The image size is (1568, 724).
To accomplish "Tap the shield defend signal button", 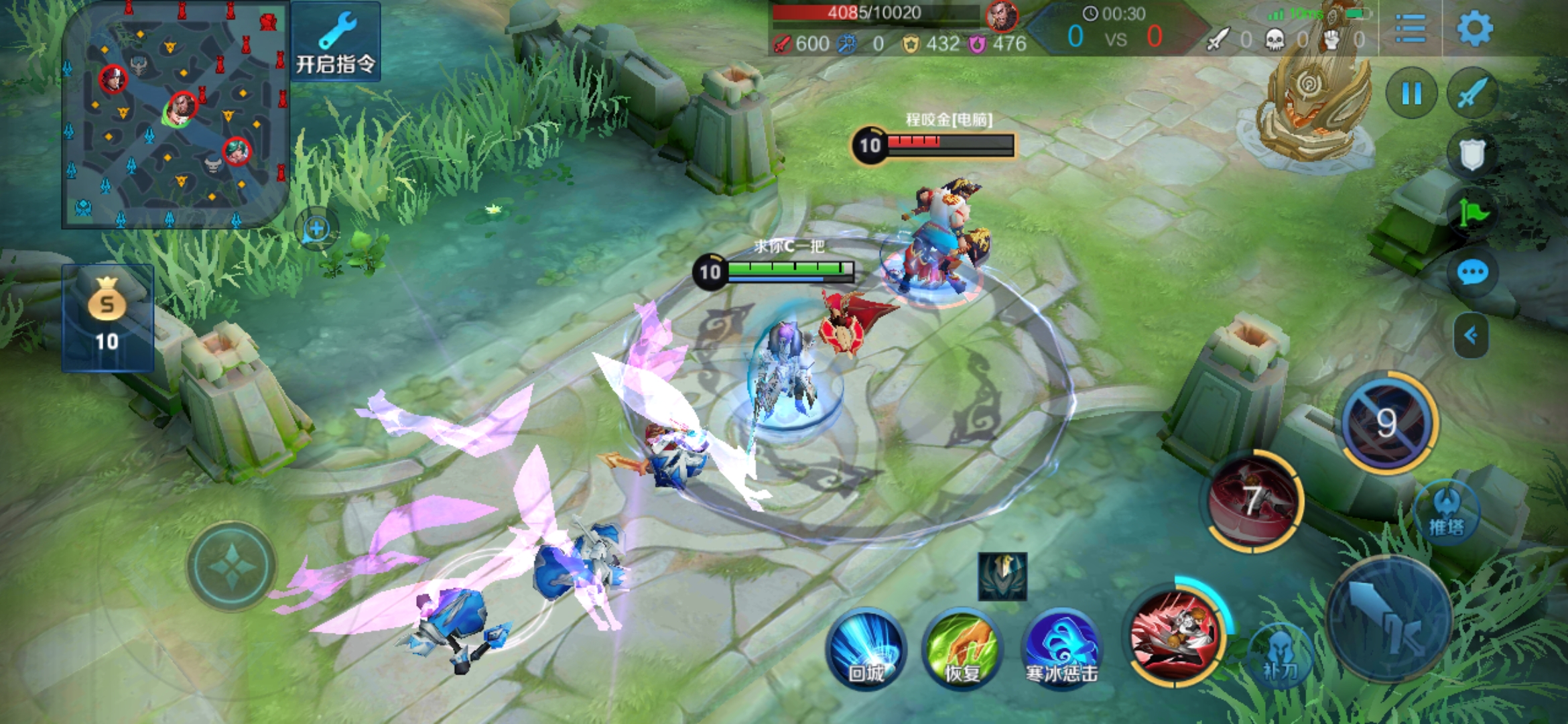I will [x=1472, y=156].
